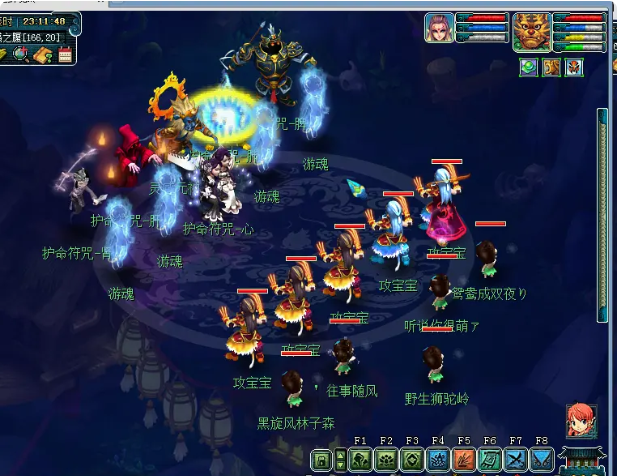Activate the F5 orange skill
Screen dimensions: 617x476
(x=463, y=460)
